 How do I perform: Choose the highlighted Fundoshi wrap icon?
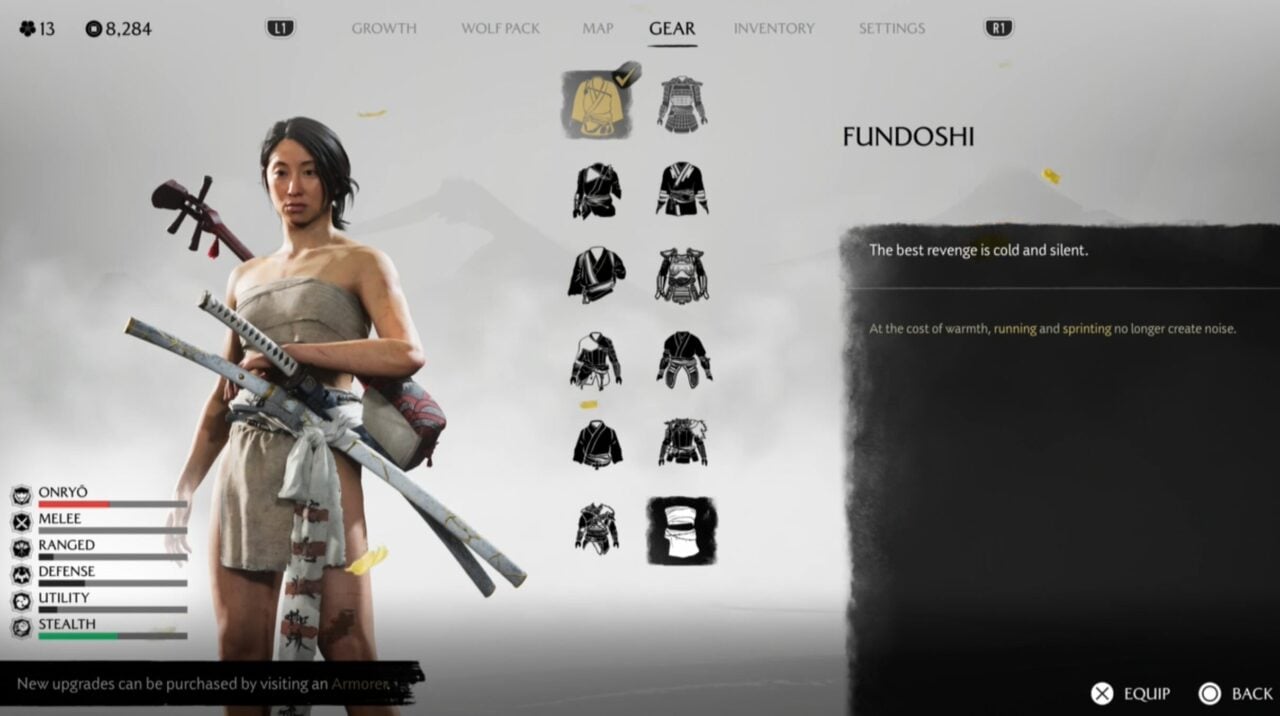coord(682,530)
